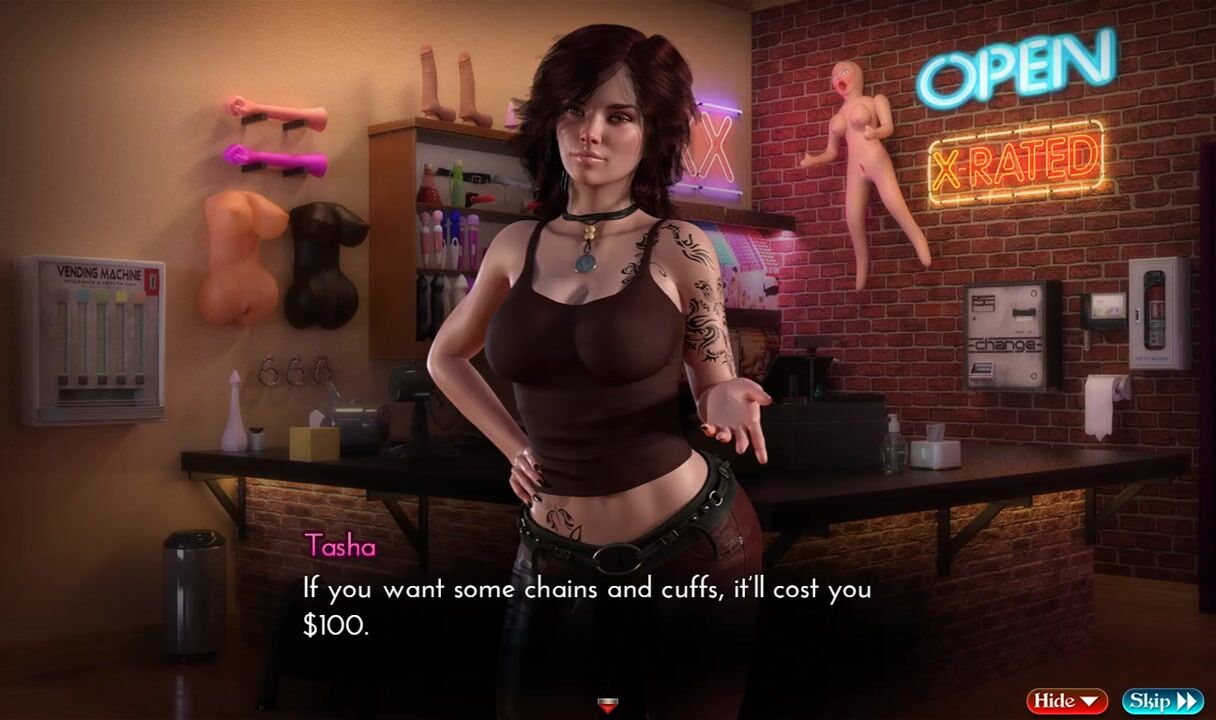Image resolution: width=1216 pixels, height=720 pixels.
Task: Hide the dialogue box
Action: click(x=1066, y=701)
